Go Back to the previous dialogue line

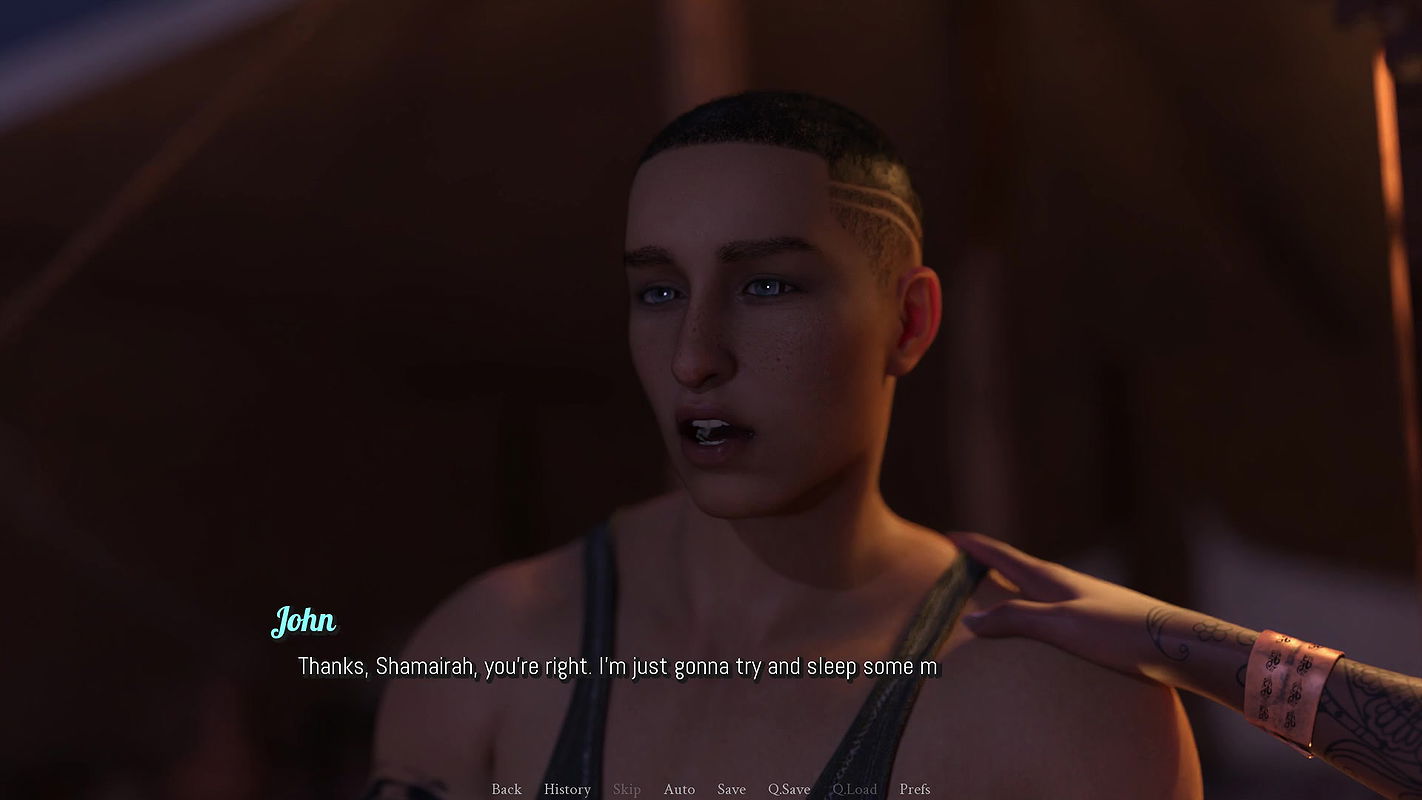506,789
